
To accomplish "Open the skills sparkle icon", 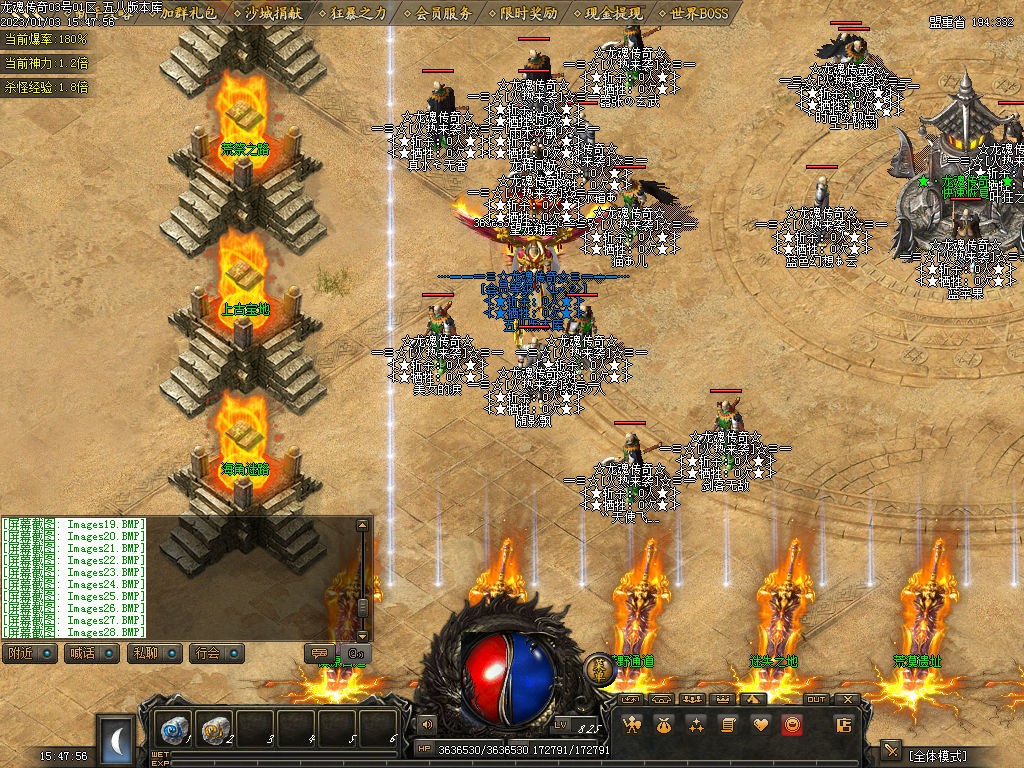I will coord(695,725).
